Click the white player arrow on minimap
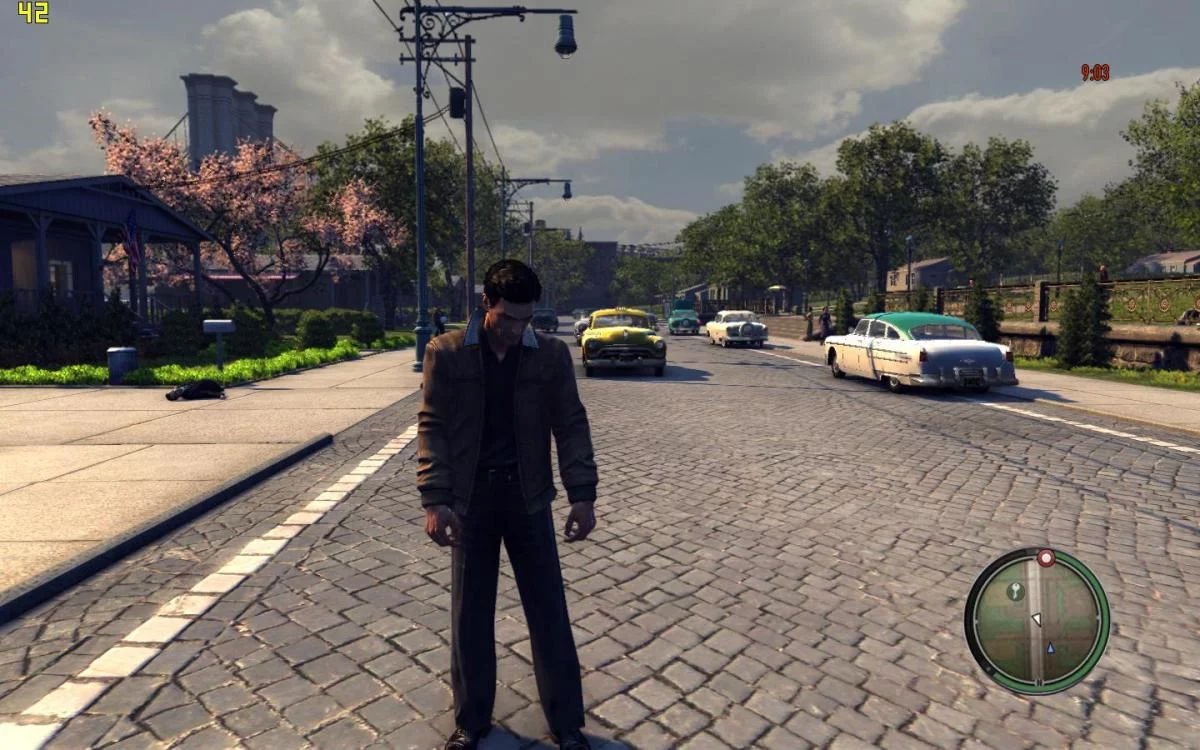The image size is (1200, 750). point(1036,620)
